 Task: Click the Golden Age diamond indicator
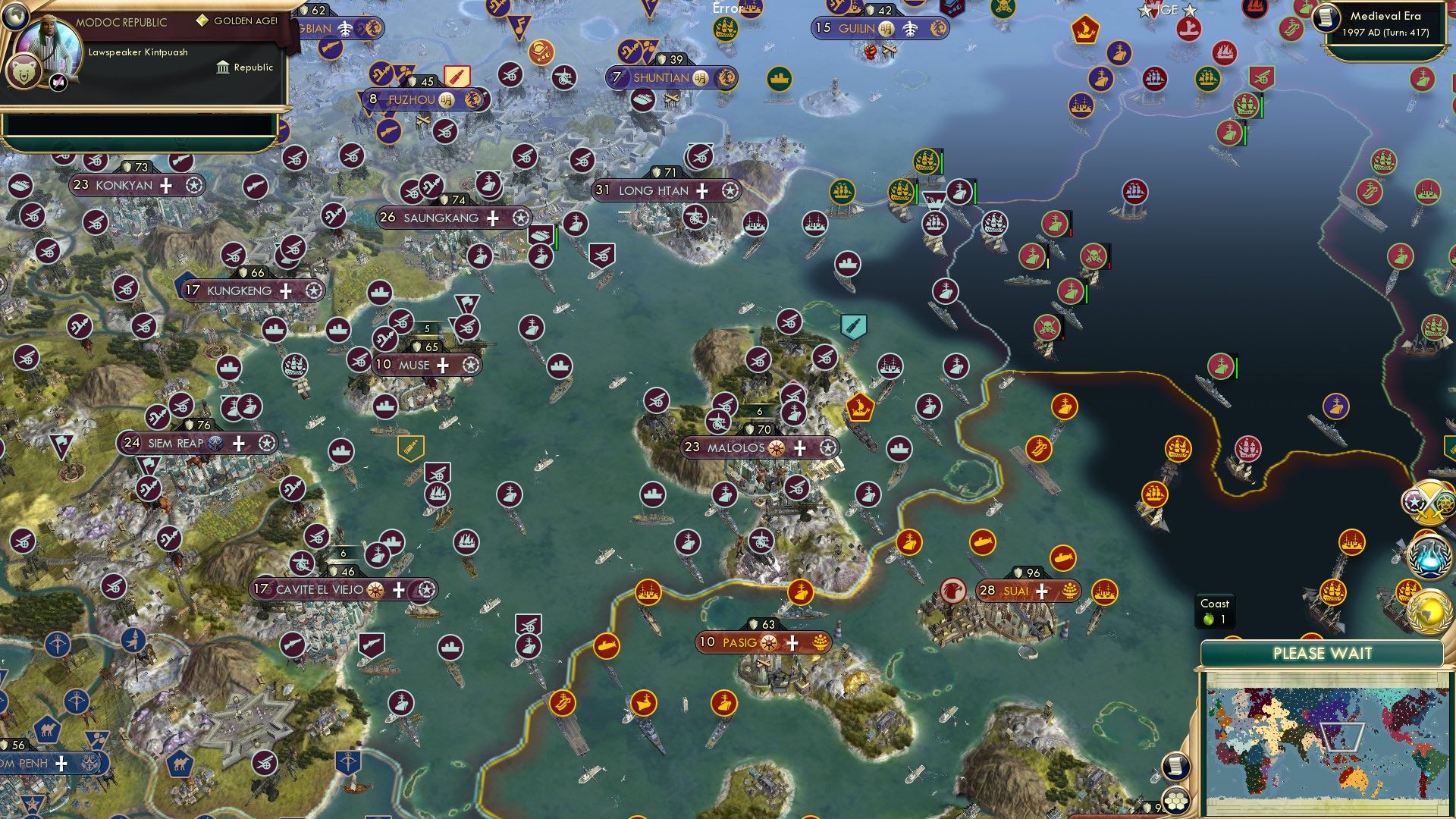(203, 20)
